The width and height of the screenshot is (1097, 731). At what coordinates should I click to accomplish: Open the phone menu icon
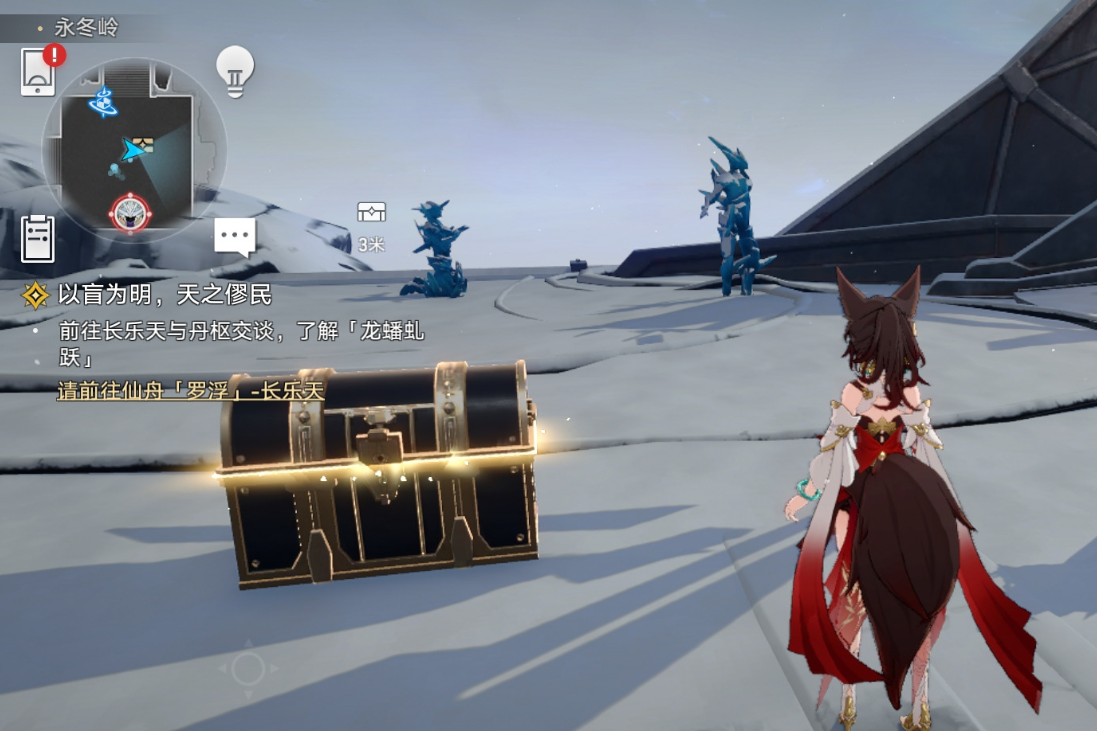point(38,72)
